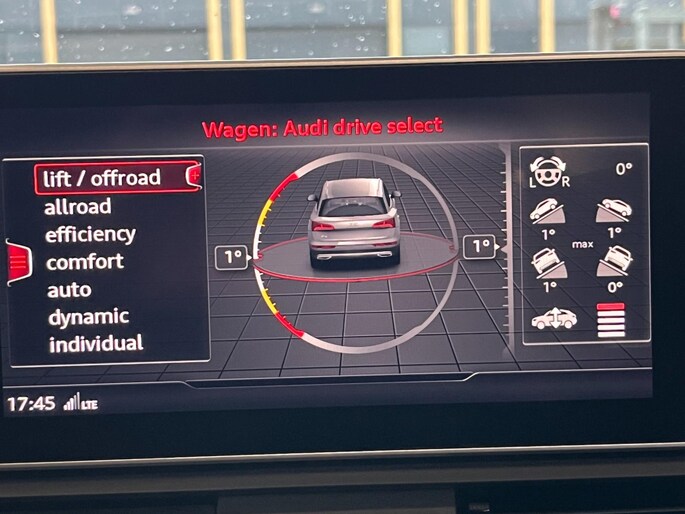Select the comfort drive mode

pos(85,262)
